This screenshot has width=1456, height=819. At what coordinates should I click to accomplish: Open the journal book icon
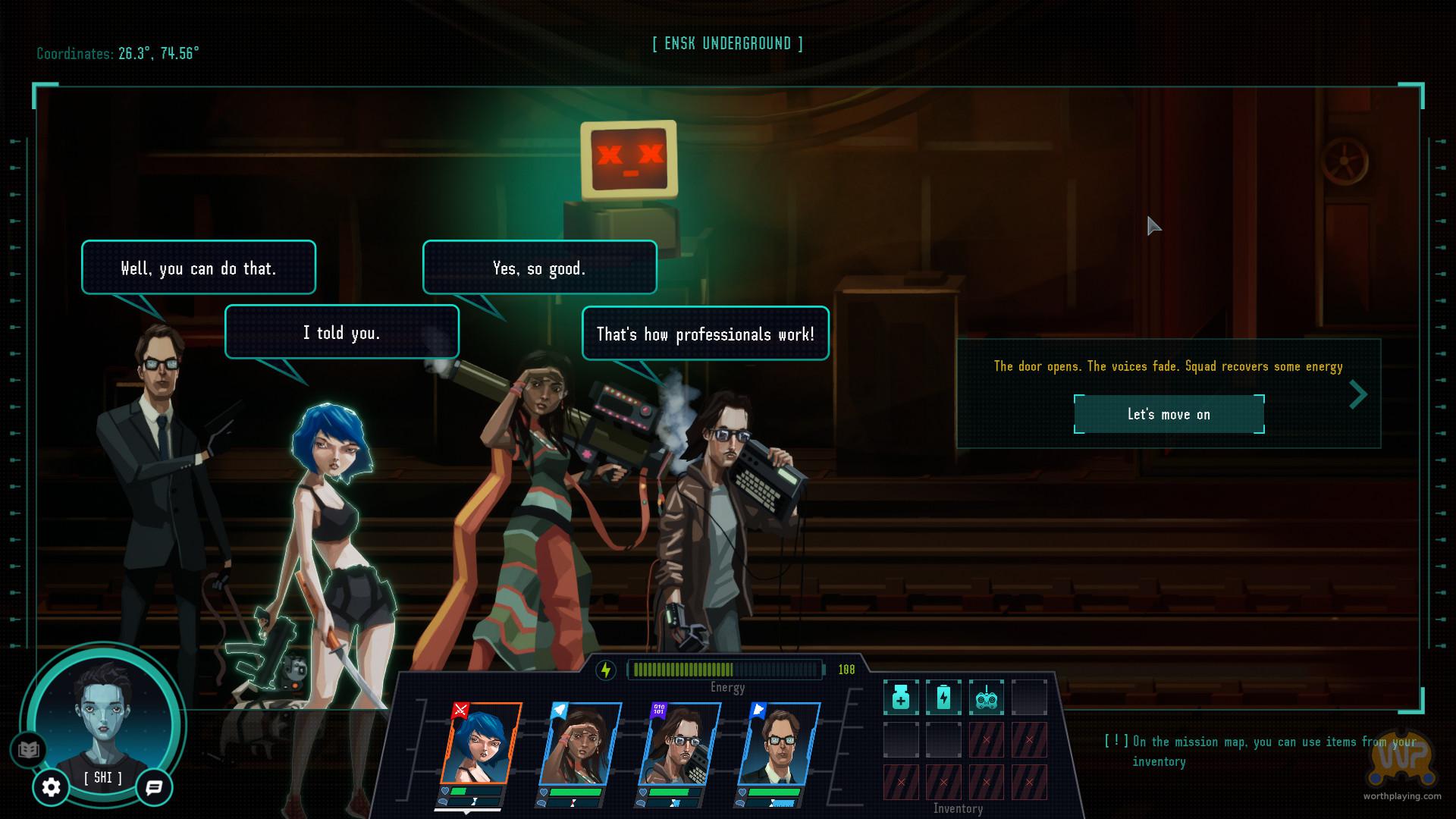coord(28,750)
